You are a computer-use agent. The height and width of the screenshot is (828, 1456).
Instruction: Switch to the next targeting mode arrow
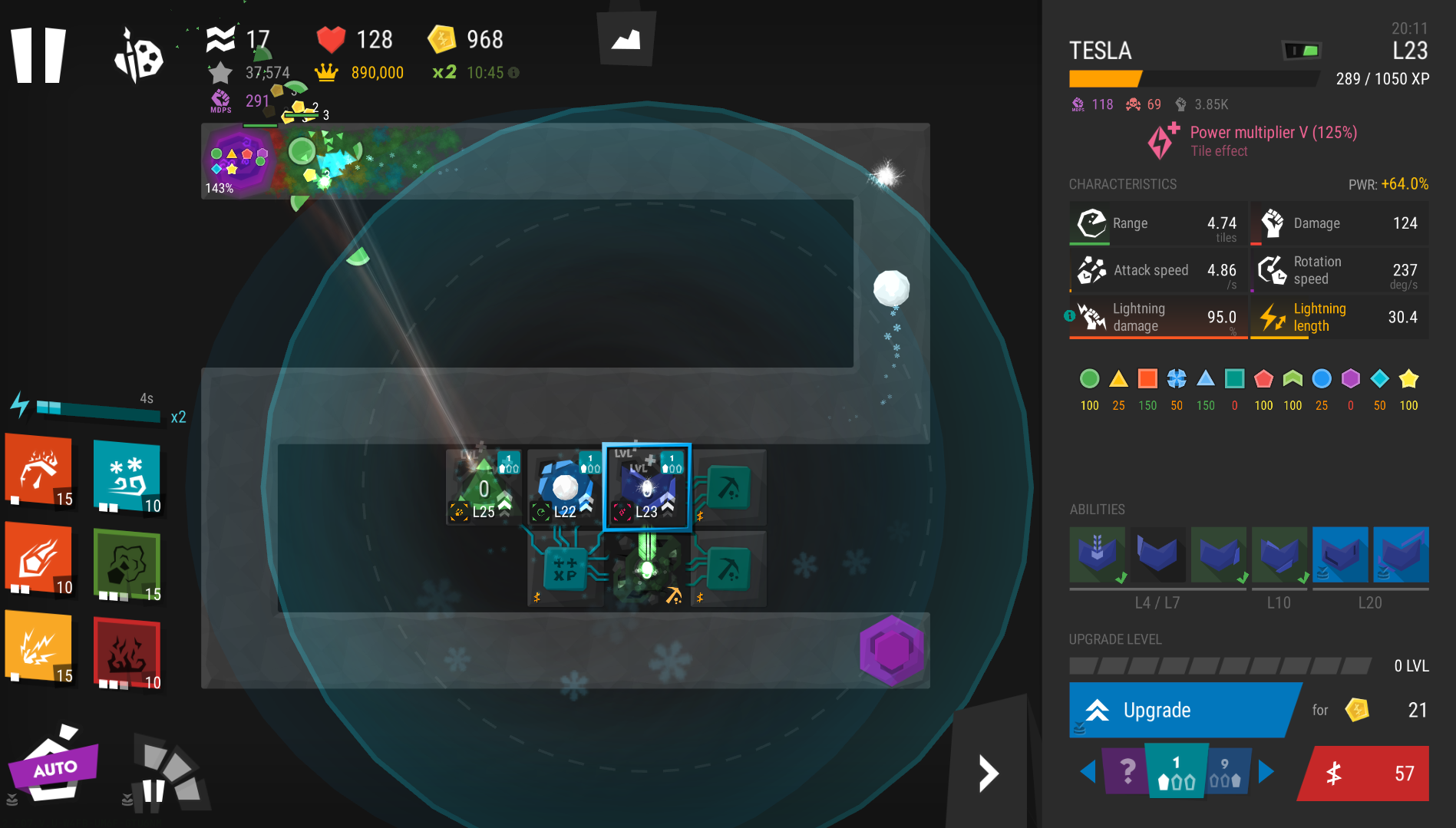point(1266,771)
